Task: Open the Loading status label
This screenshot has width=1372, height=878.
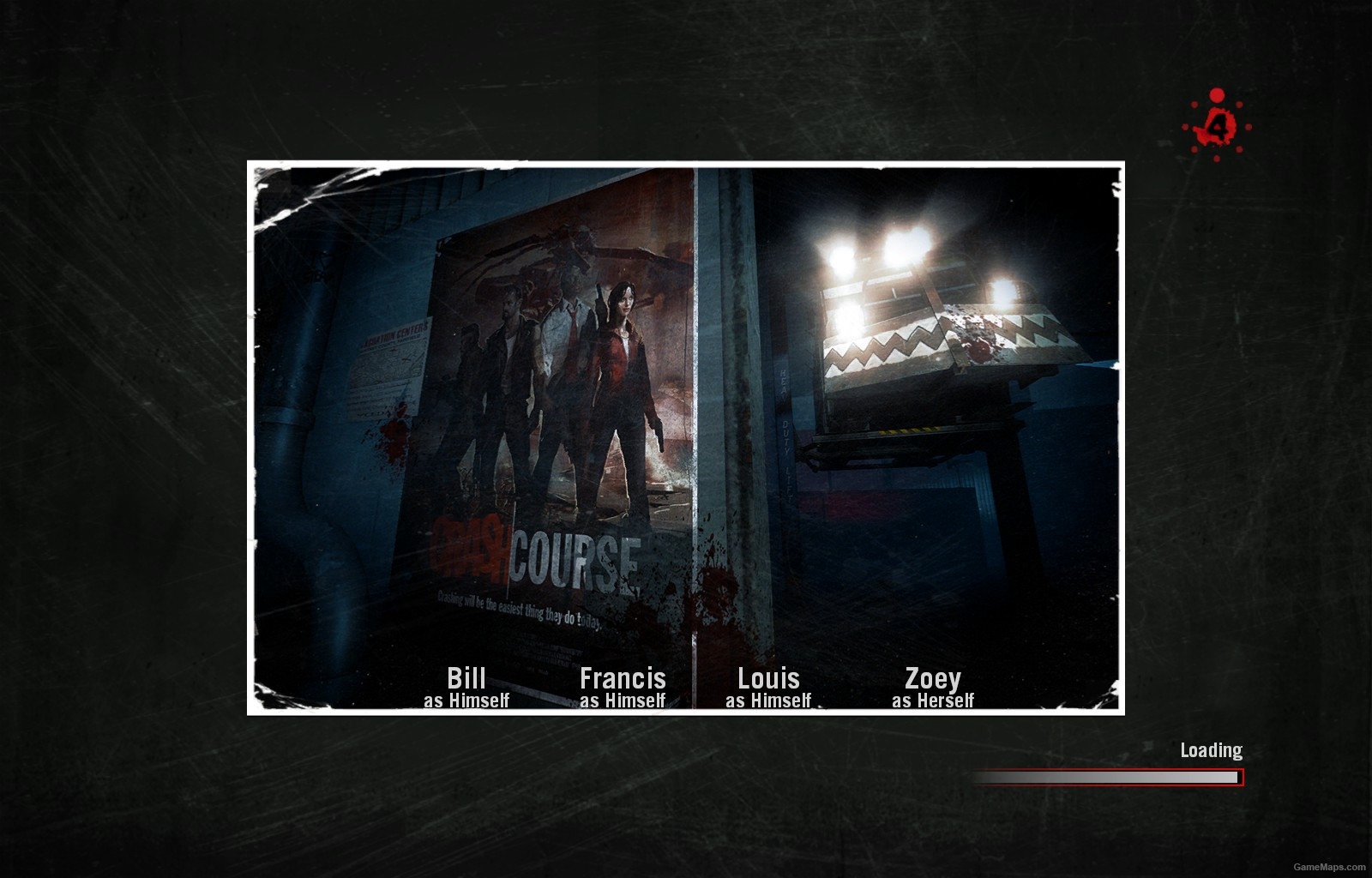Action: (x=1210, y=749)
